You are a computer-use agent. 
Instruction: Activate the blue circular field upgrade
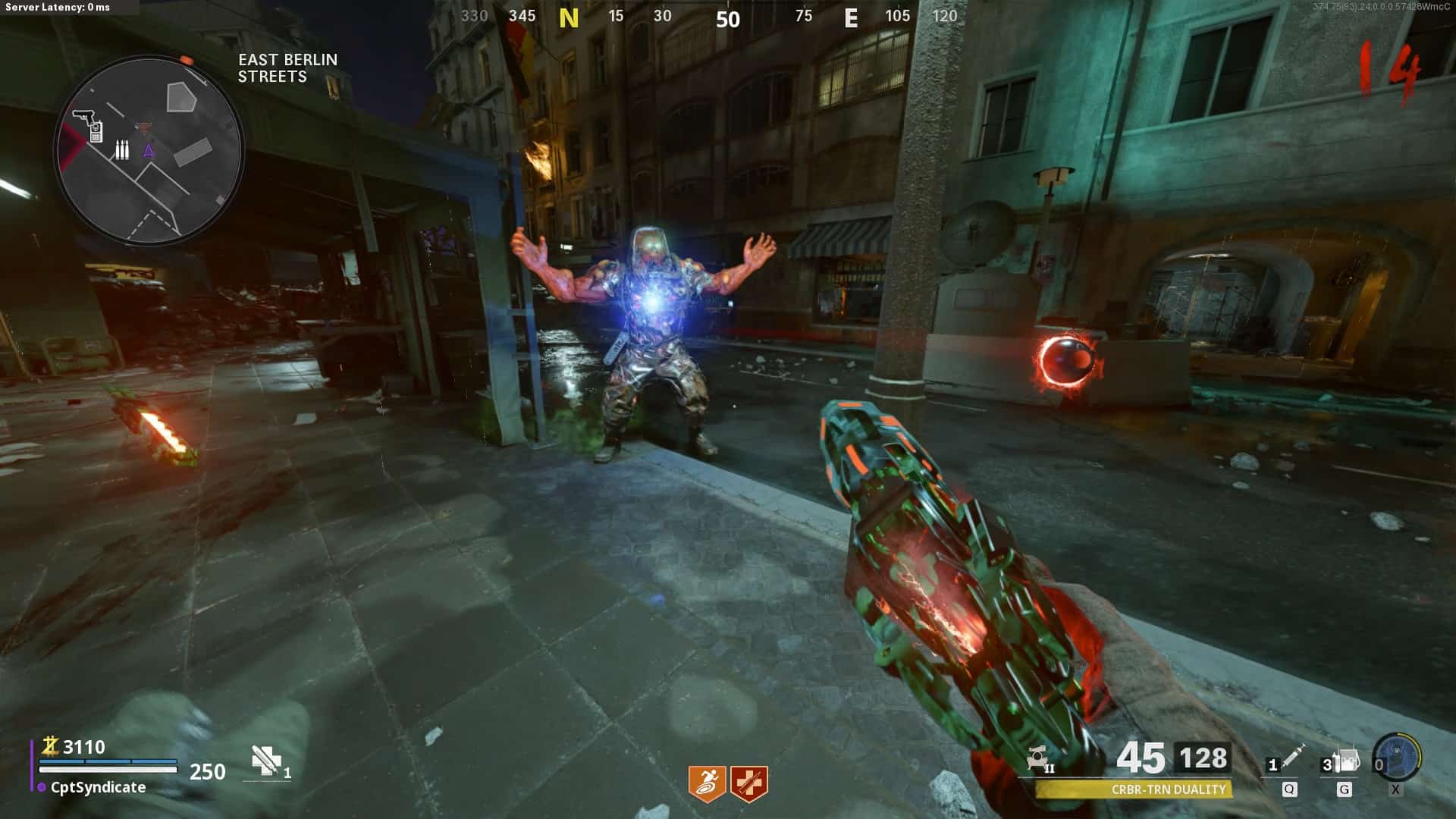pos(1397,757)
